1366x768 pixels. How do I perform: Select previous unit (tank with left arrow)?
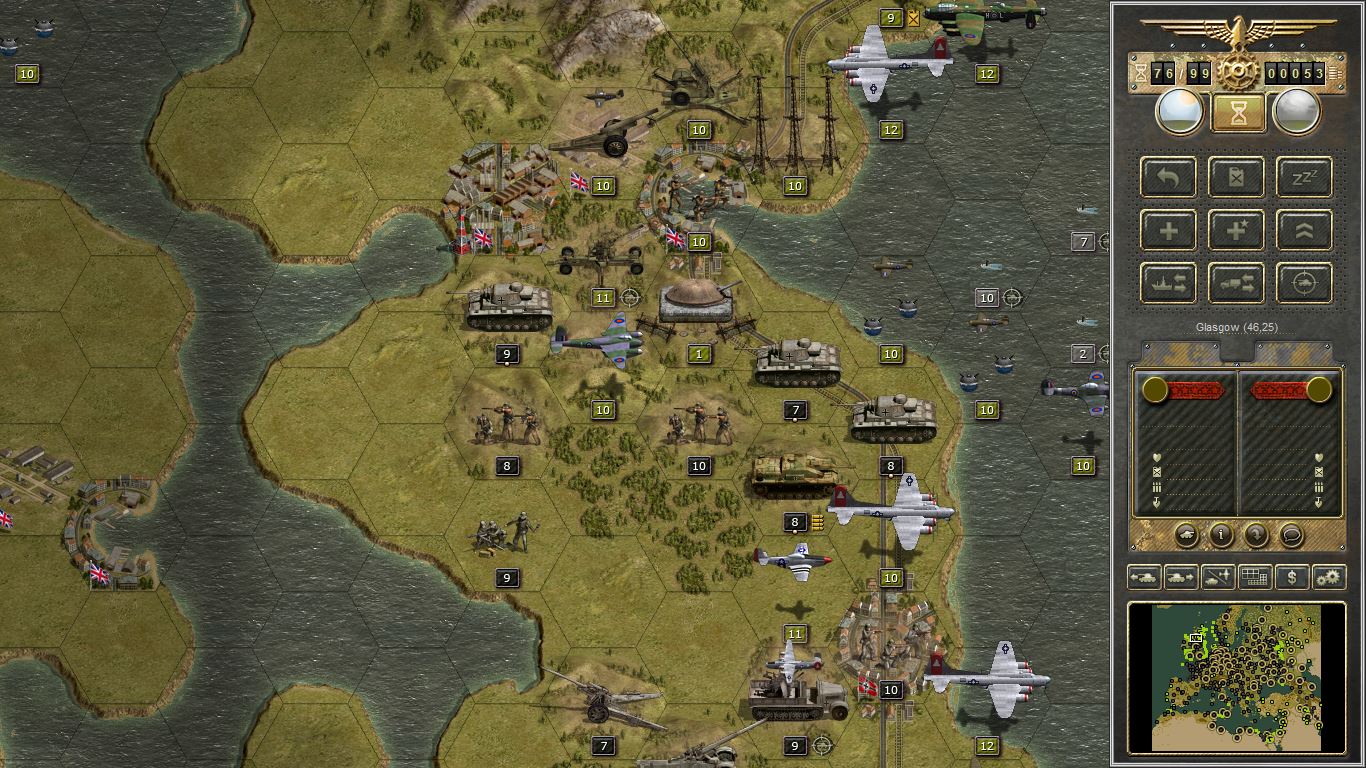pyautogui.click(x=1144, y=577)
